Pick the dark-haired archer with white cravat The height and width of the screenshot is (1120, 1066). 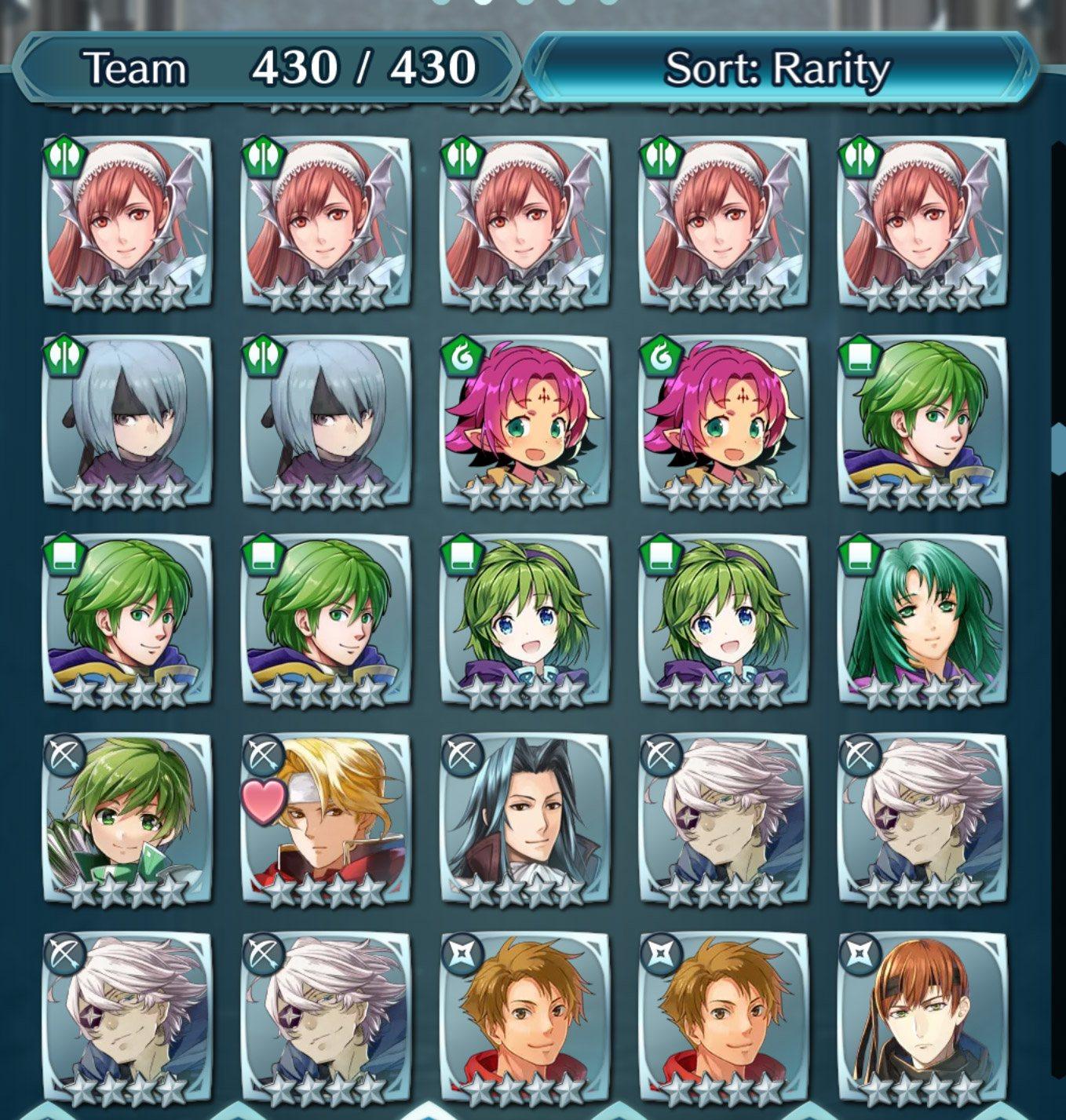[524, 818]
